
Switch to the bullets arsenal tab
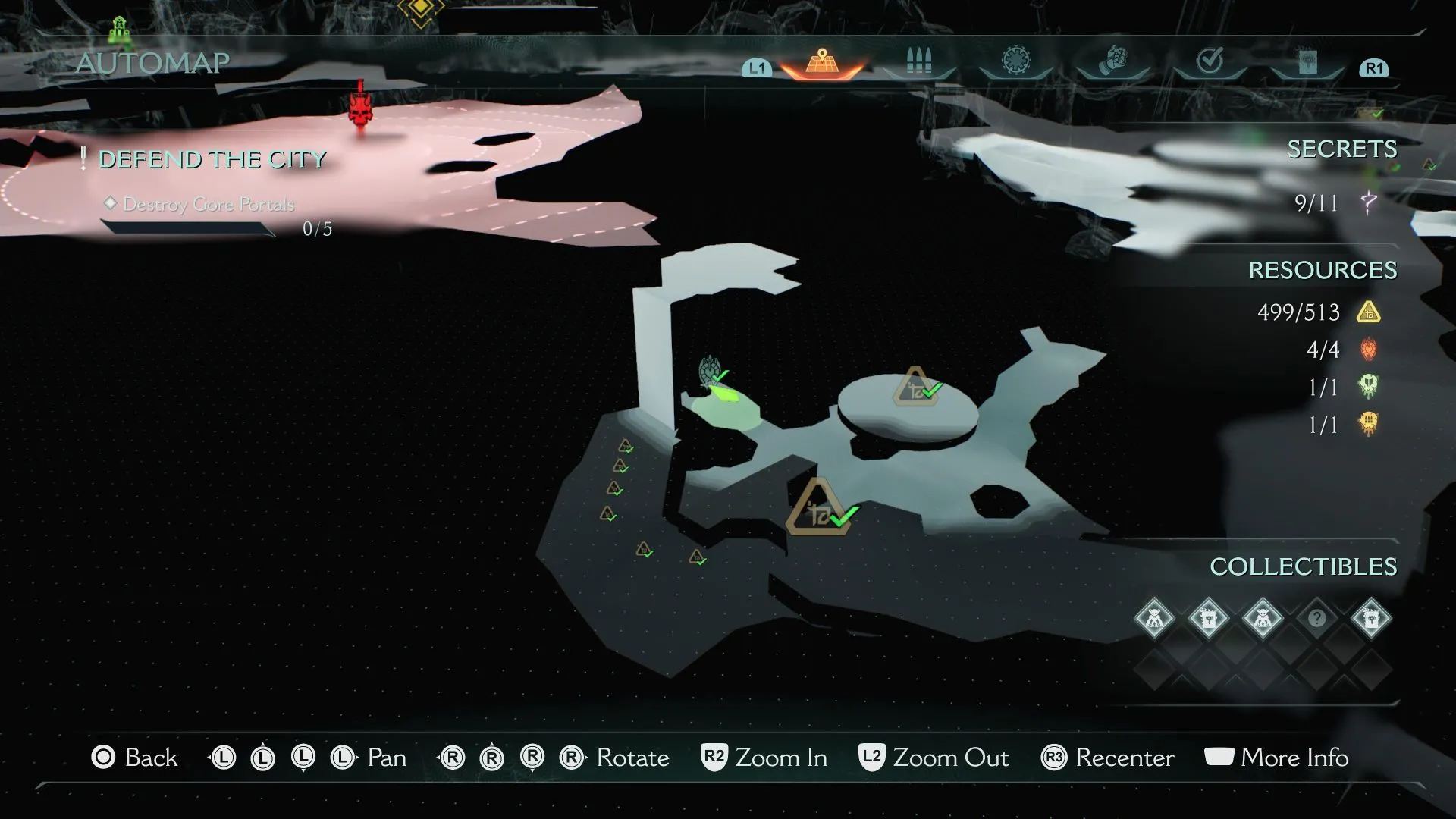pyautogui.click(x=918, y=61)
